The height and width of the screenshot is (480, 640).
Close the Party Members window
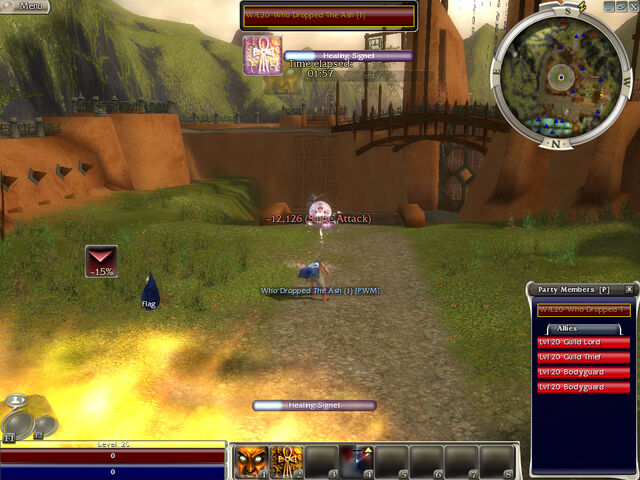coord(629,290)
